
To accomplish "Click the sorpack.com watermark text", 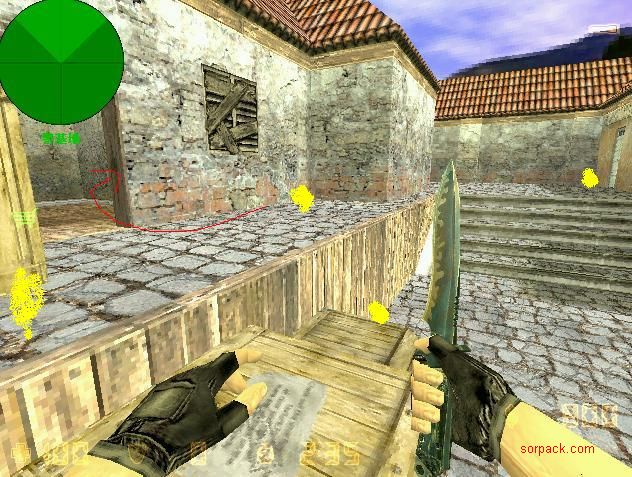I will click(x=557, y=449).
